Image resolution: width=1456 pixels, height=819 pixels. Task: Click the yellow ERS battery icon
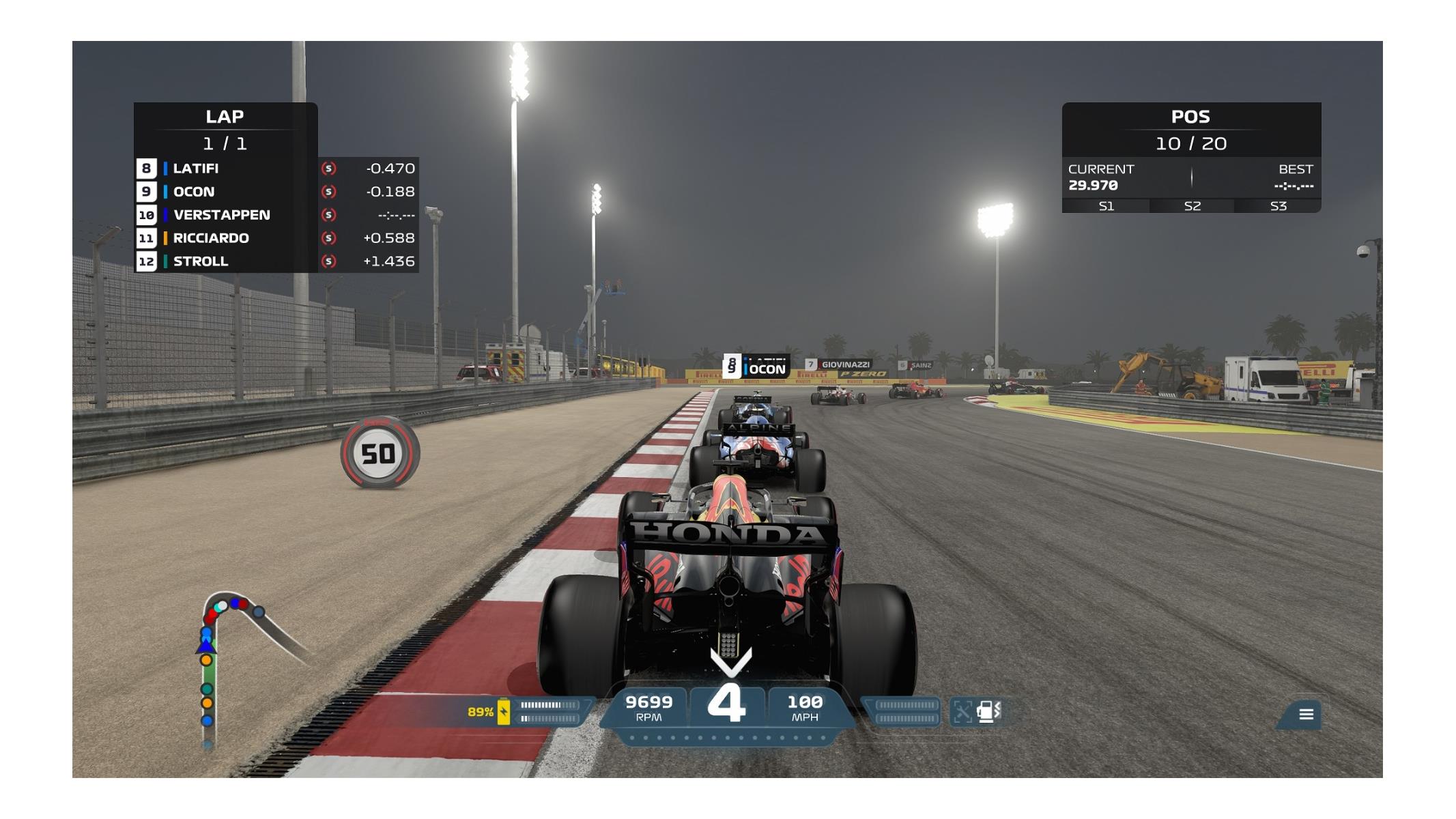tap(504, 711)
